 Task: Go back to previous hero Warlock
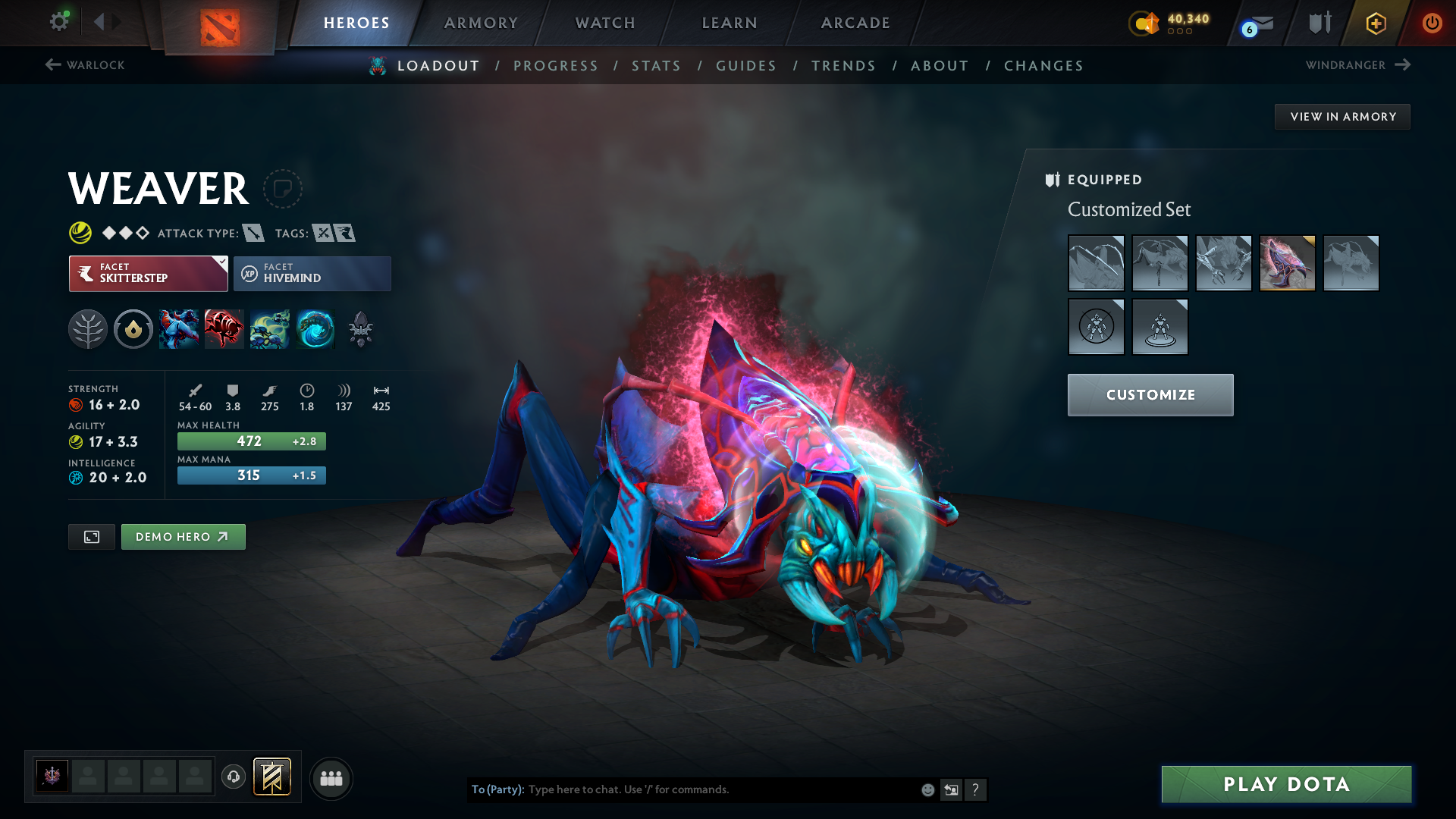coord(85,65)
